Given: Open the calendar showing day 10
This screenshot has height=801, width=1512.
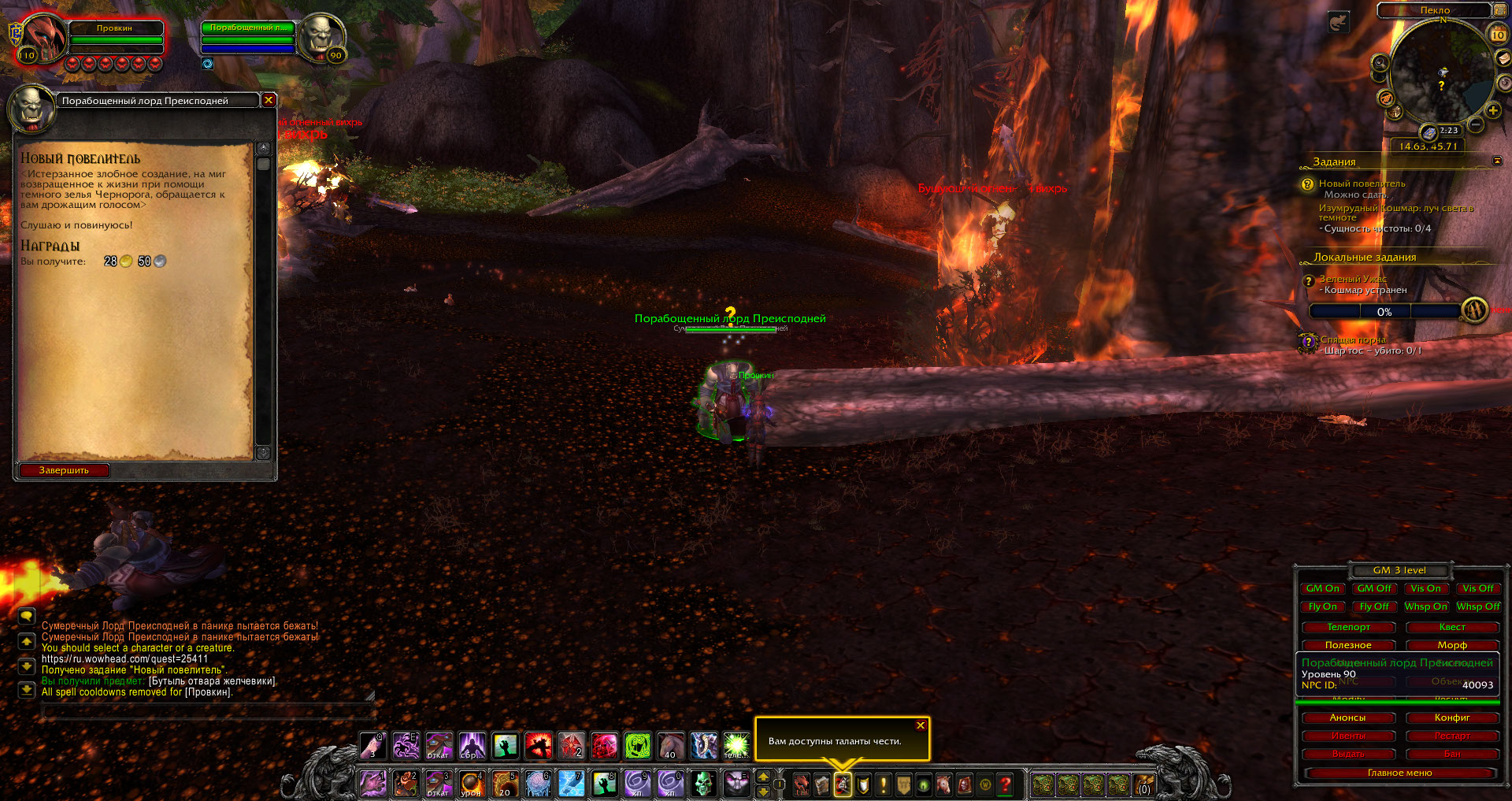Looking at the screenshot, I should pyautogui.click(x=1498, y=35).
